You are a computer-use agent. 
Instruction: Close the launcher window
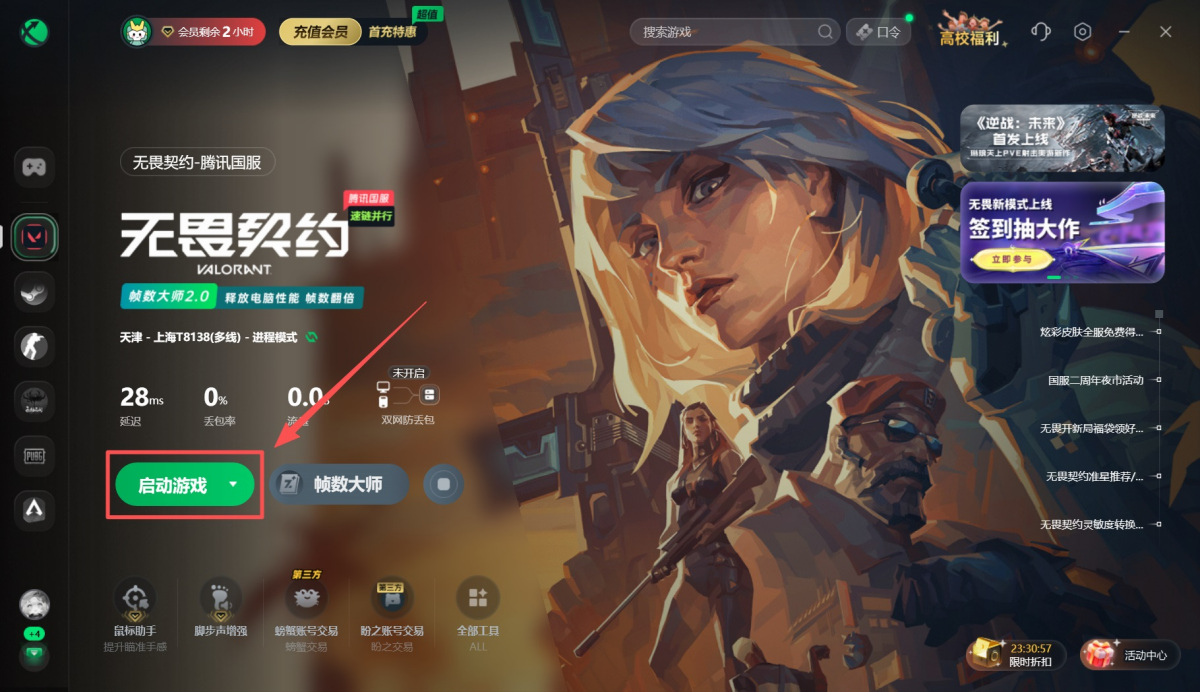(1166, 32)
